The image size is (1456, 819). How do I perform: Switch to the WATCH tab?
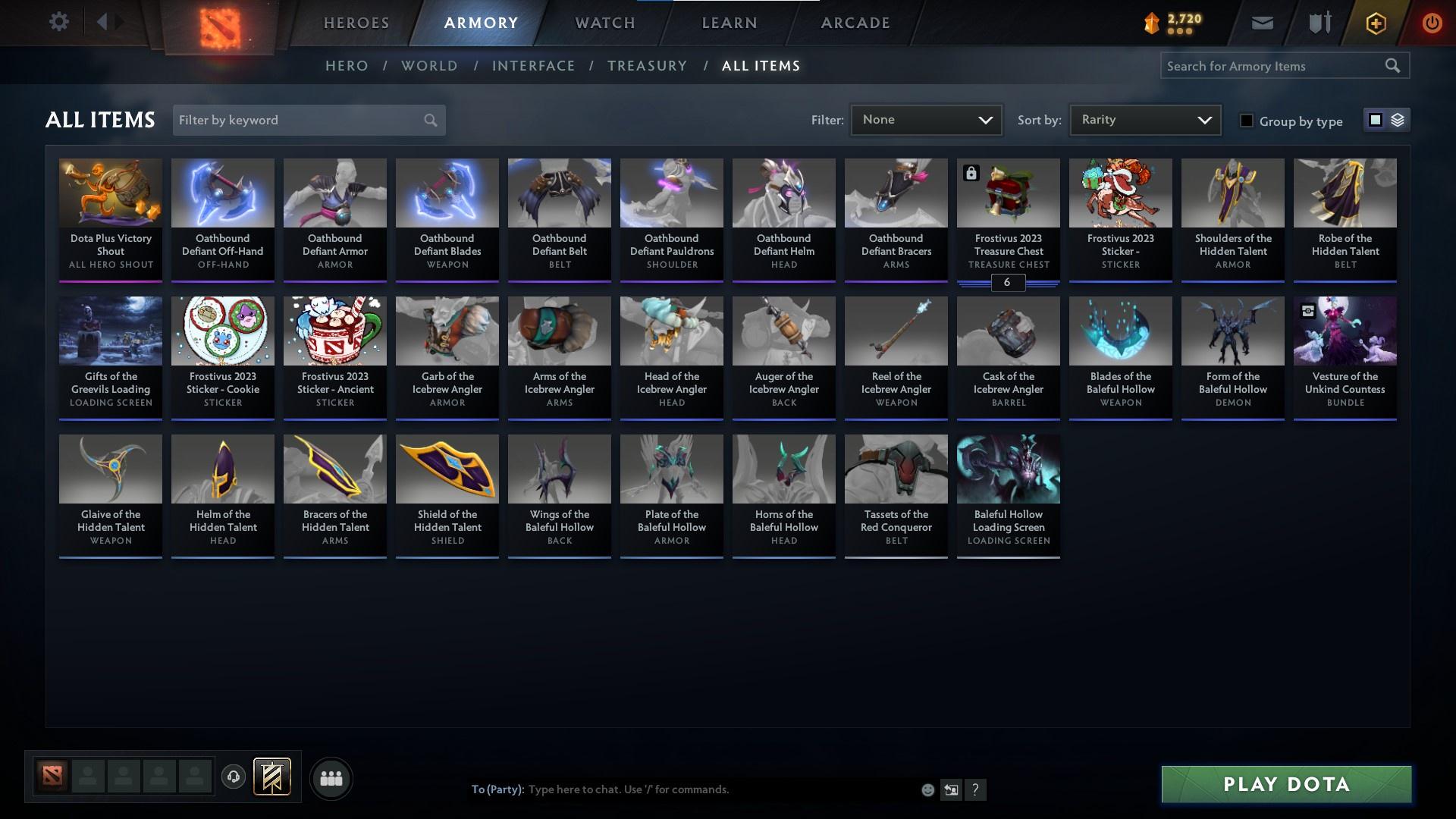click(604, 23)
